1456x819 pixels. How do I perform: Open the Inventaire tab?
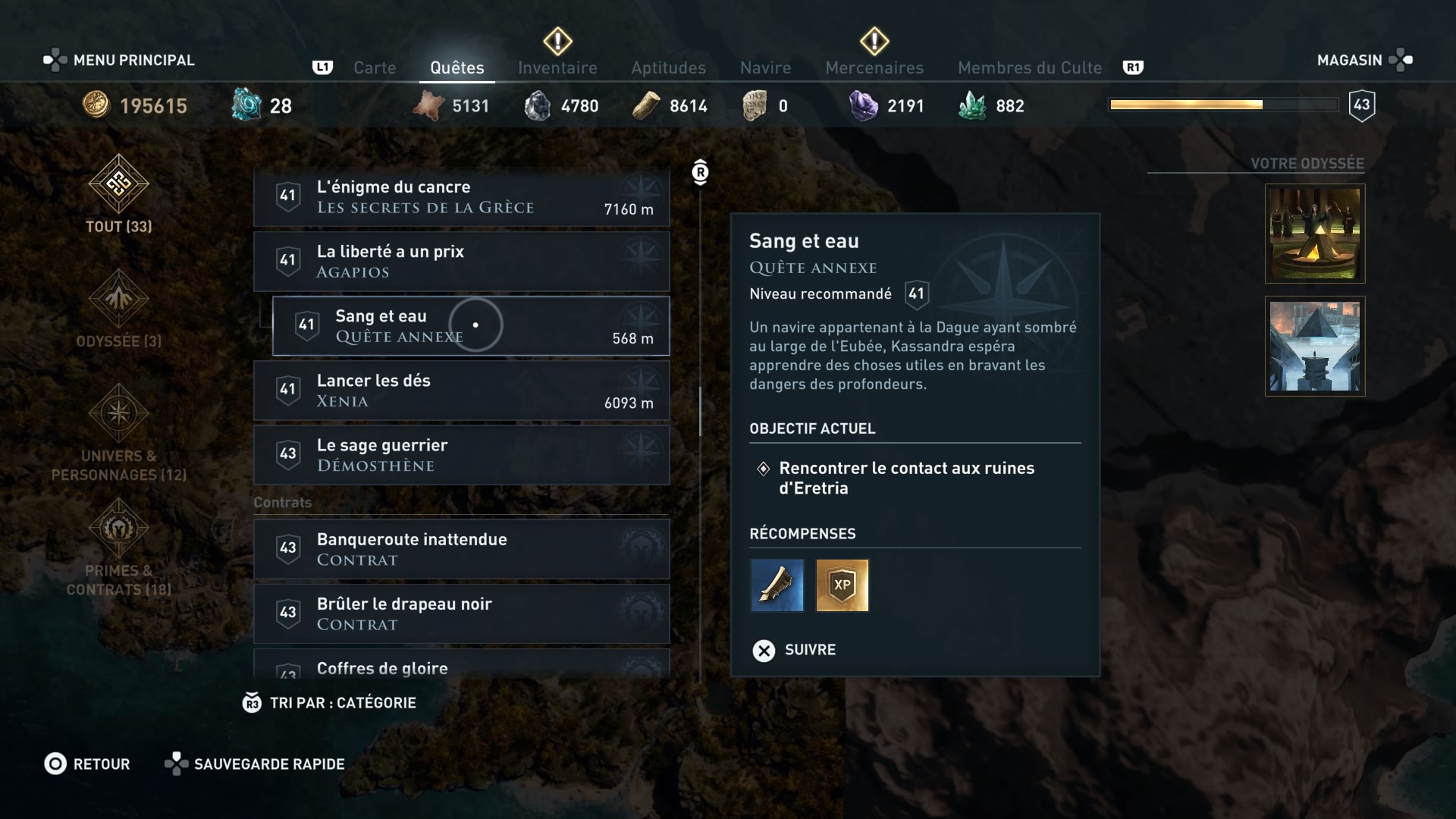pyautogui.click(x=557, y=67)
